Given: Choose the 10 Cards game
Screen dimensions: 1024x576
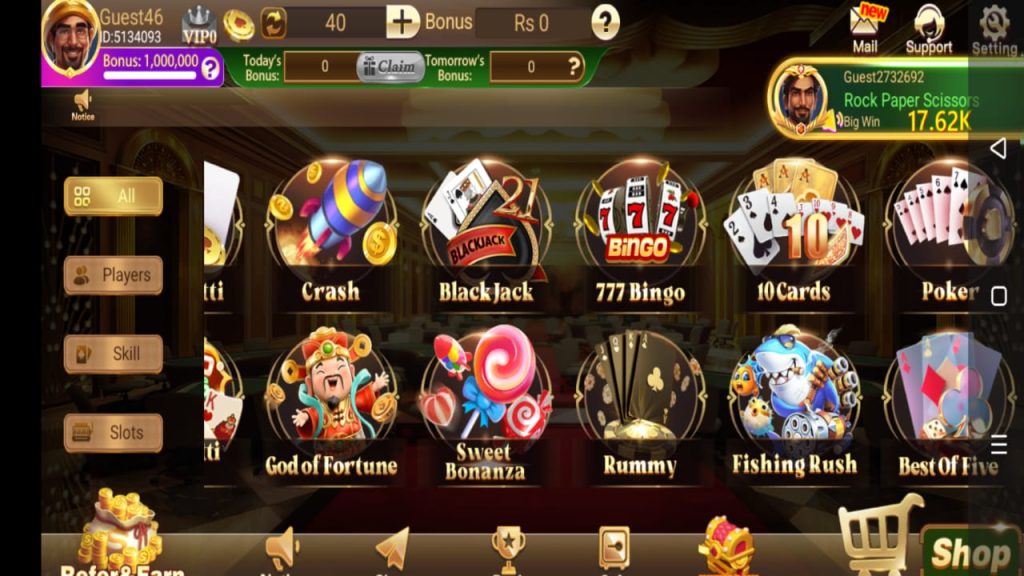Looking at the screenshot, I should (793, 232).
